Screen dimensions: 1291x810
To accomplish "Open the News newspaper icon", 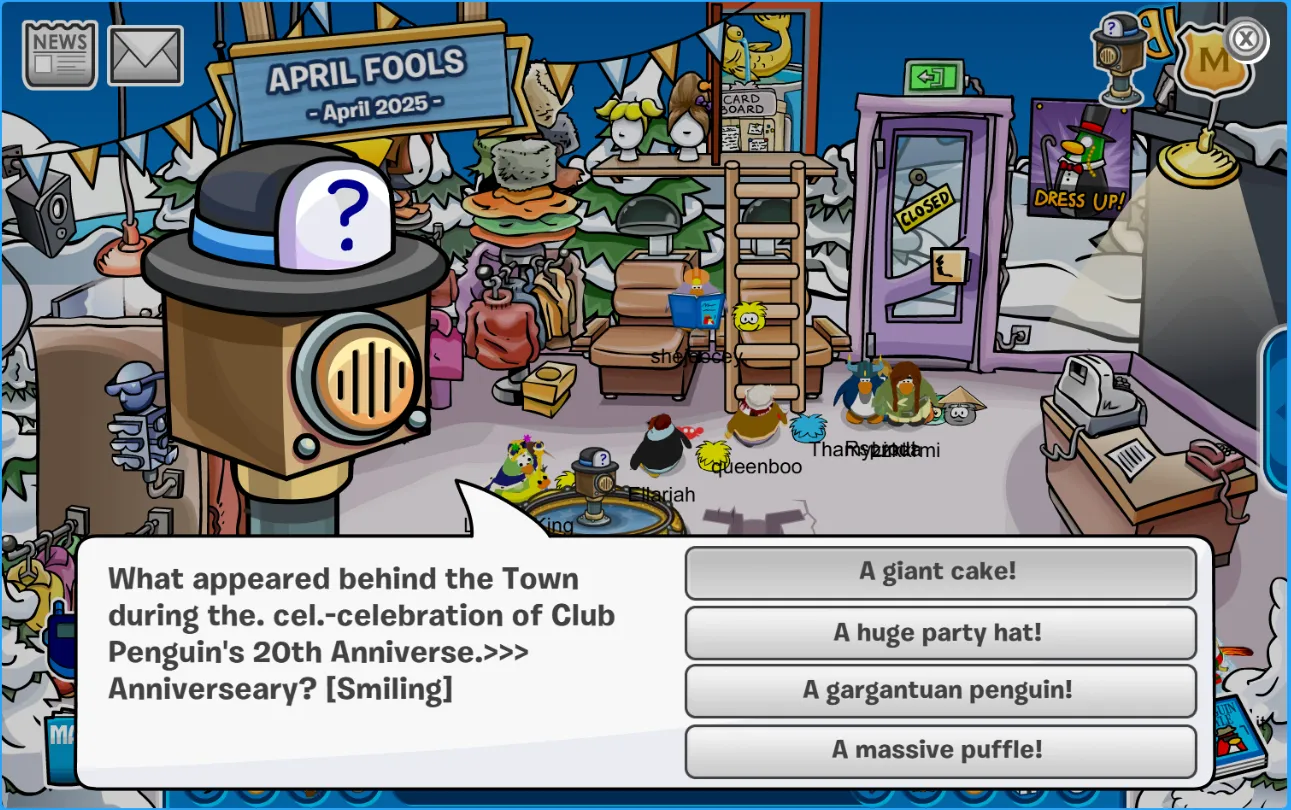I will 60,55.
